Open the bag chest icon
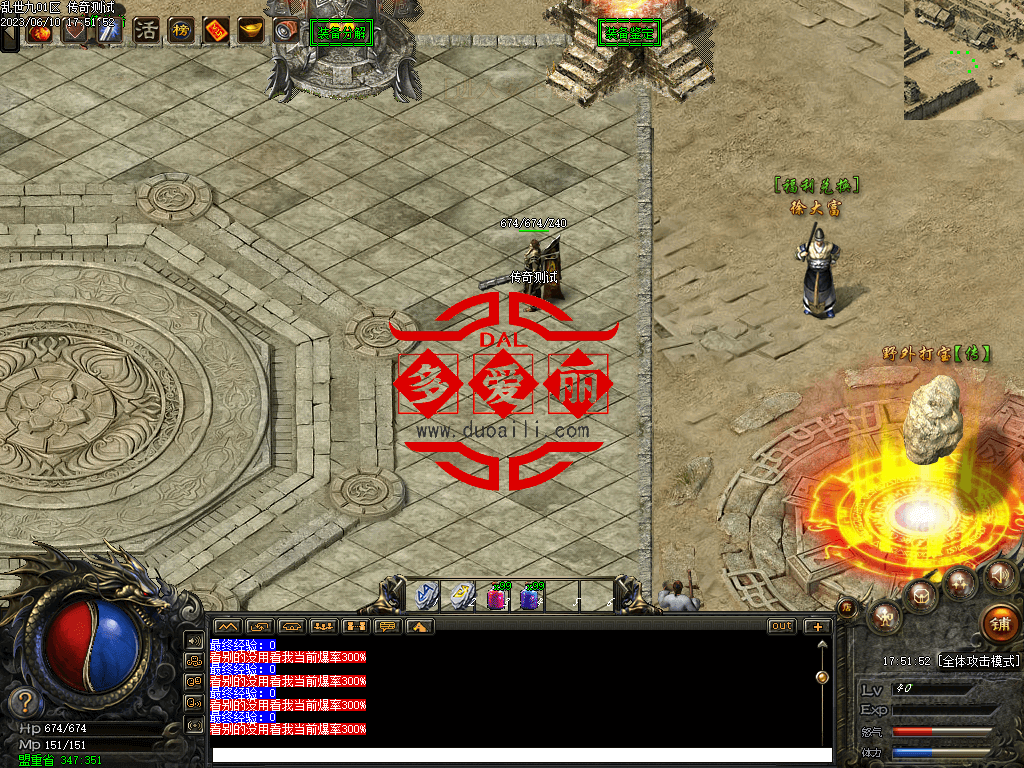The height and width of the screenshot is (768, 1024). (920, 597)
